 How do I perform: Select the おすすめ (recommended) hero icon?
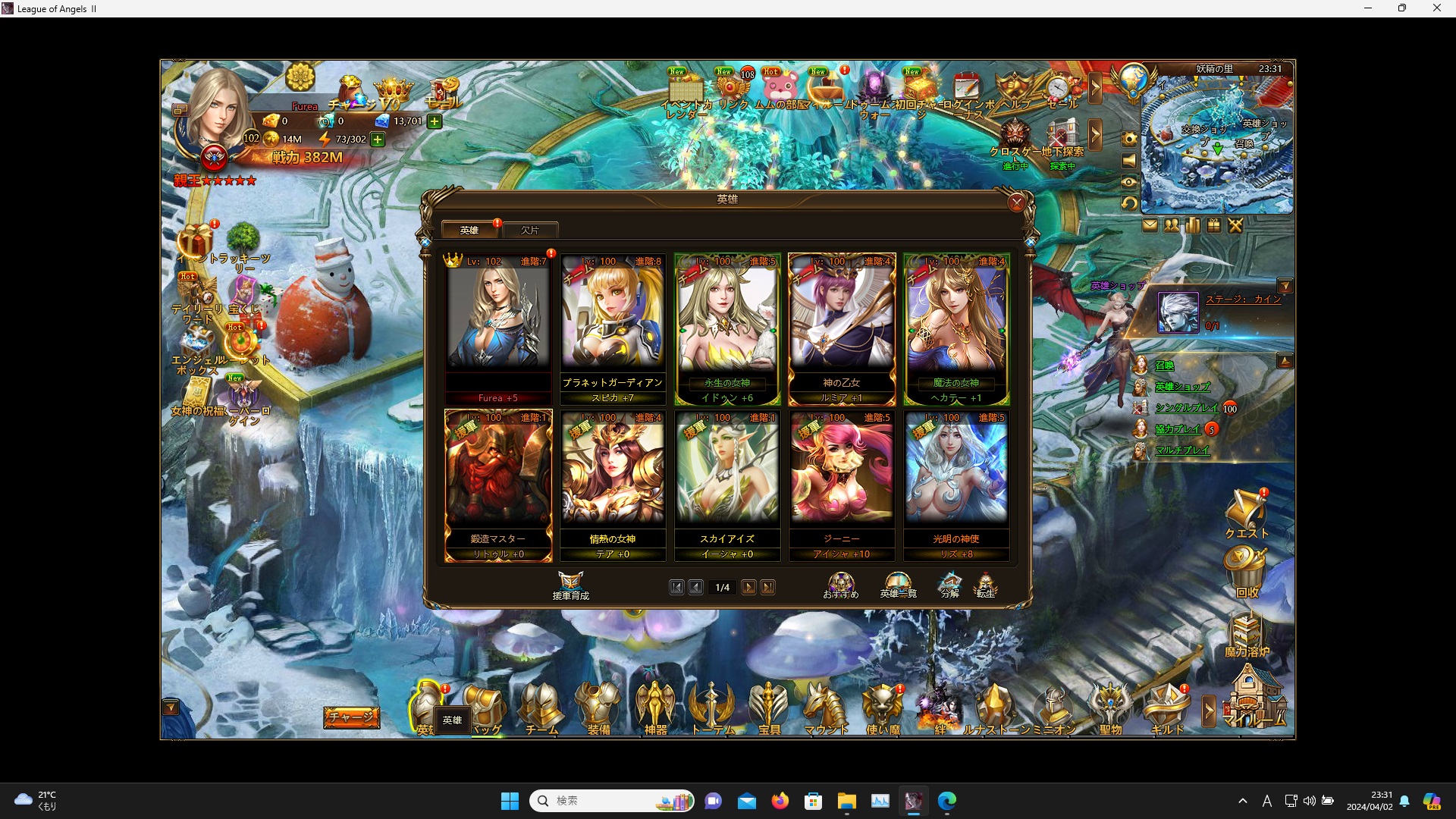click(840, 585)
